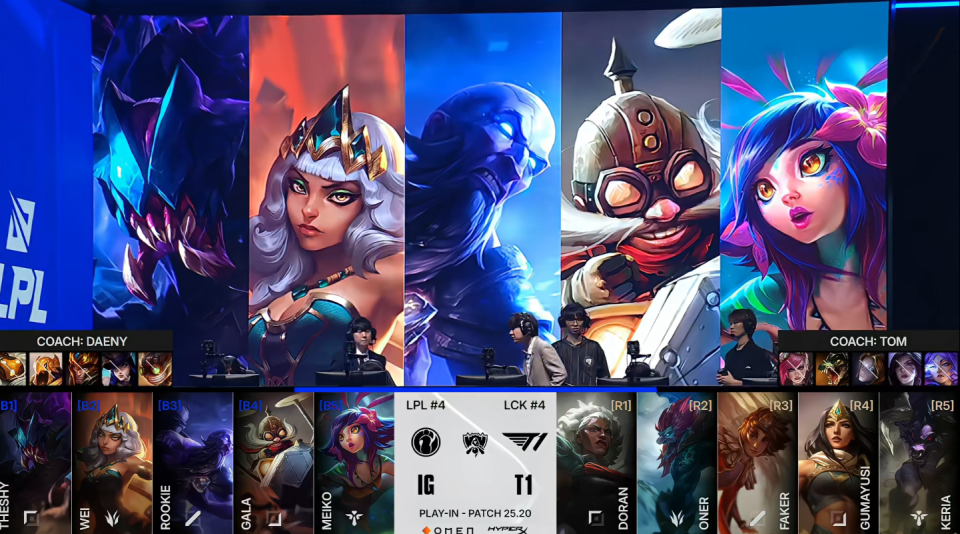Select Wei's Qiyana pick slot
Viewport: 960px width, 534px height.
pyautogui.click(x=112, y=462)
